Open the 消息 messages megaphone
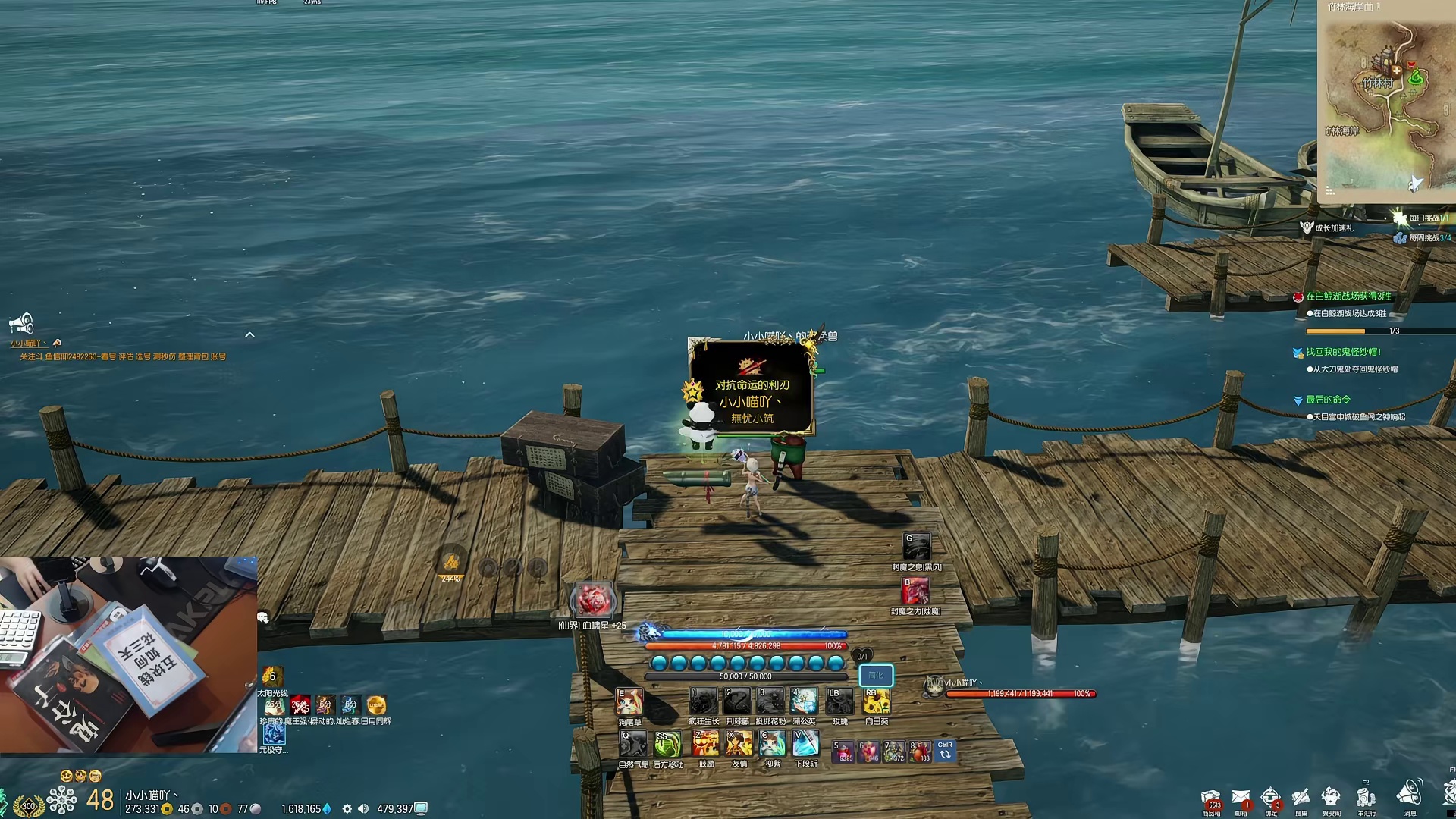This screenshot has height=819, width=1456. coord(1410,795)
